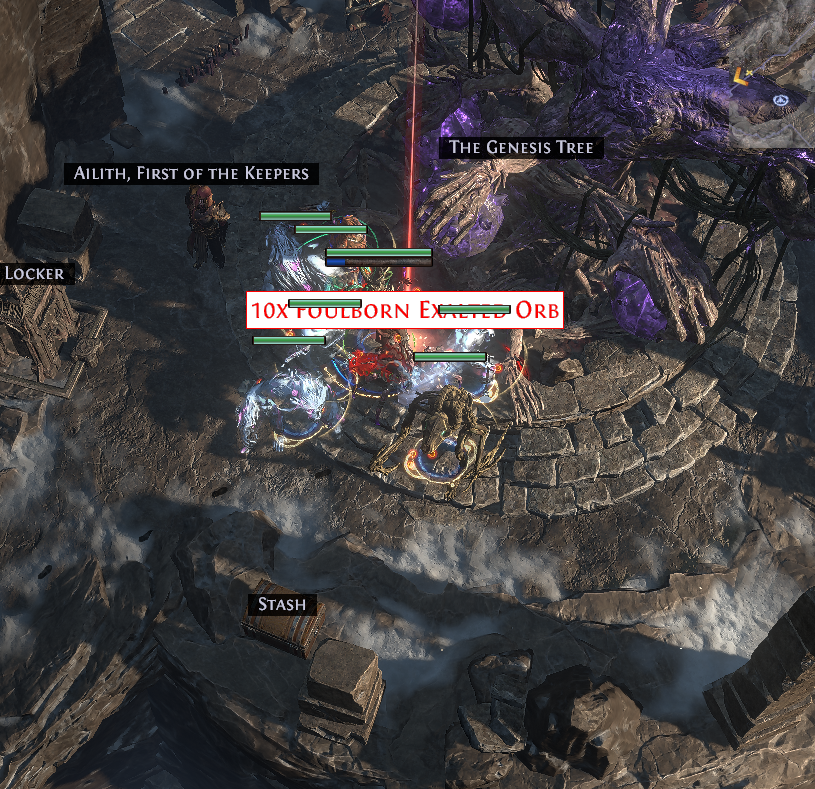Talk to Ailith, First of the Keepers label
The image size is (815, 789).
[x=192, y=174]
